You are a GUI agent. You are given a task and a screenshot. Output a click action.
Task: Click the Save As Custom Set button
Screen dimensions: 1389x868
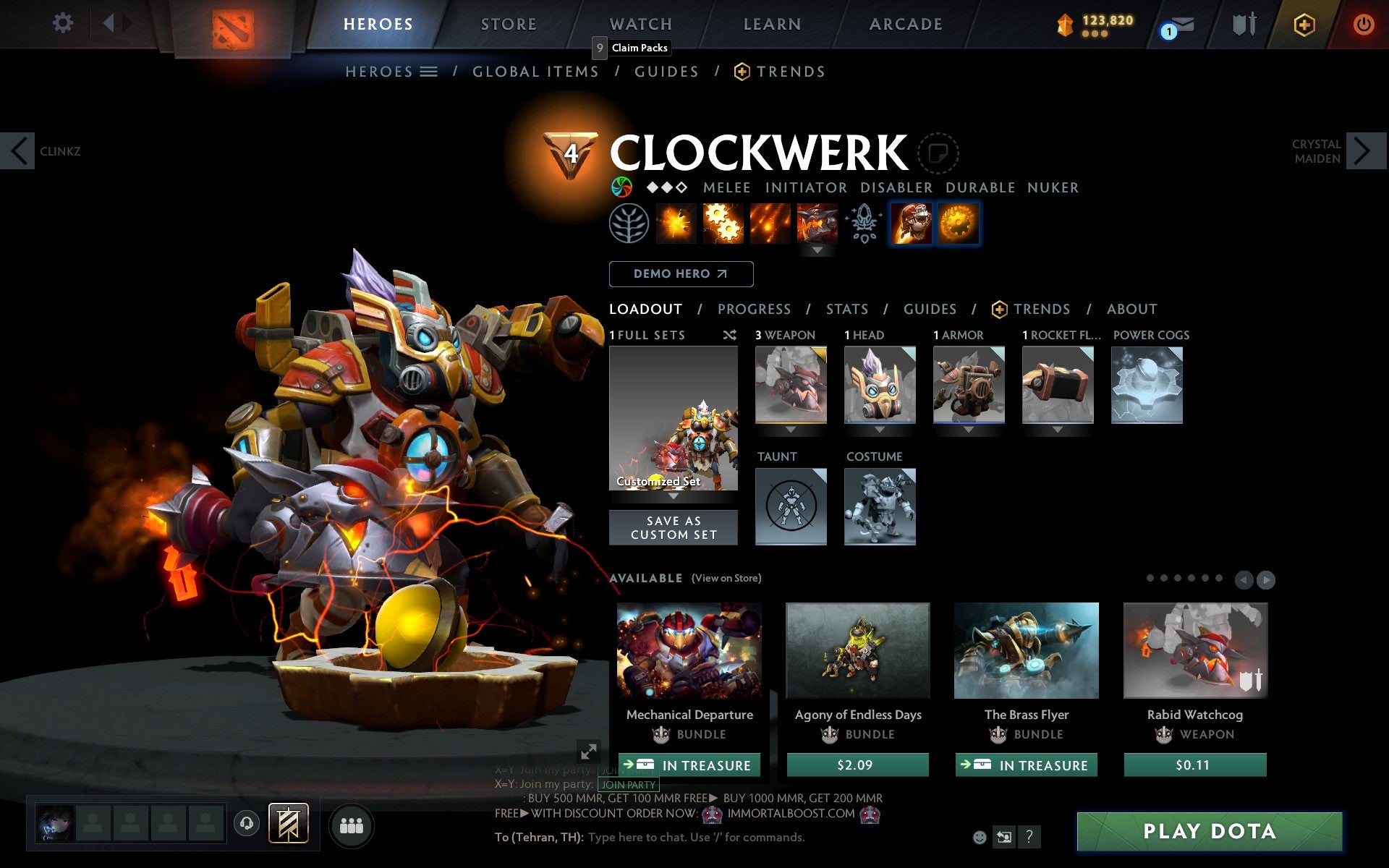[x=674, y=527]
